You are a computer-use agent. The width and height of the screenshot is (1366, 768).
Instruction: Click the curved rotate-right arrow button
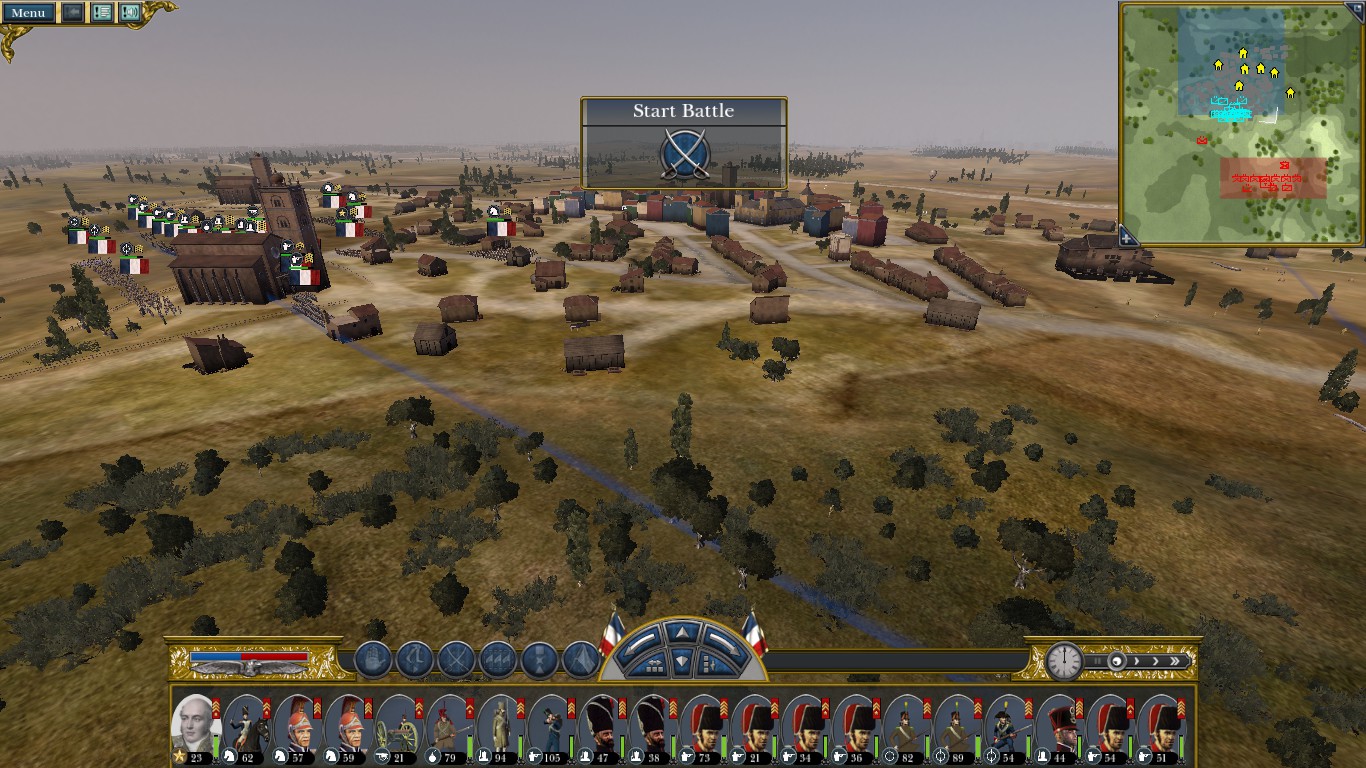[721, 640]
